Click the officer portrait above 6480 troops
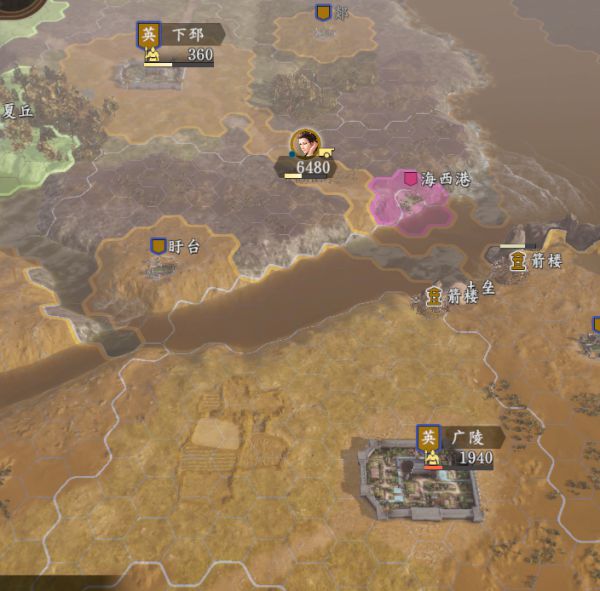The width and height of the screenshot is (600, 591). coord(305,143)
